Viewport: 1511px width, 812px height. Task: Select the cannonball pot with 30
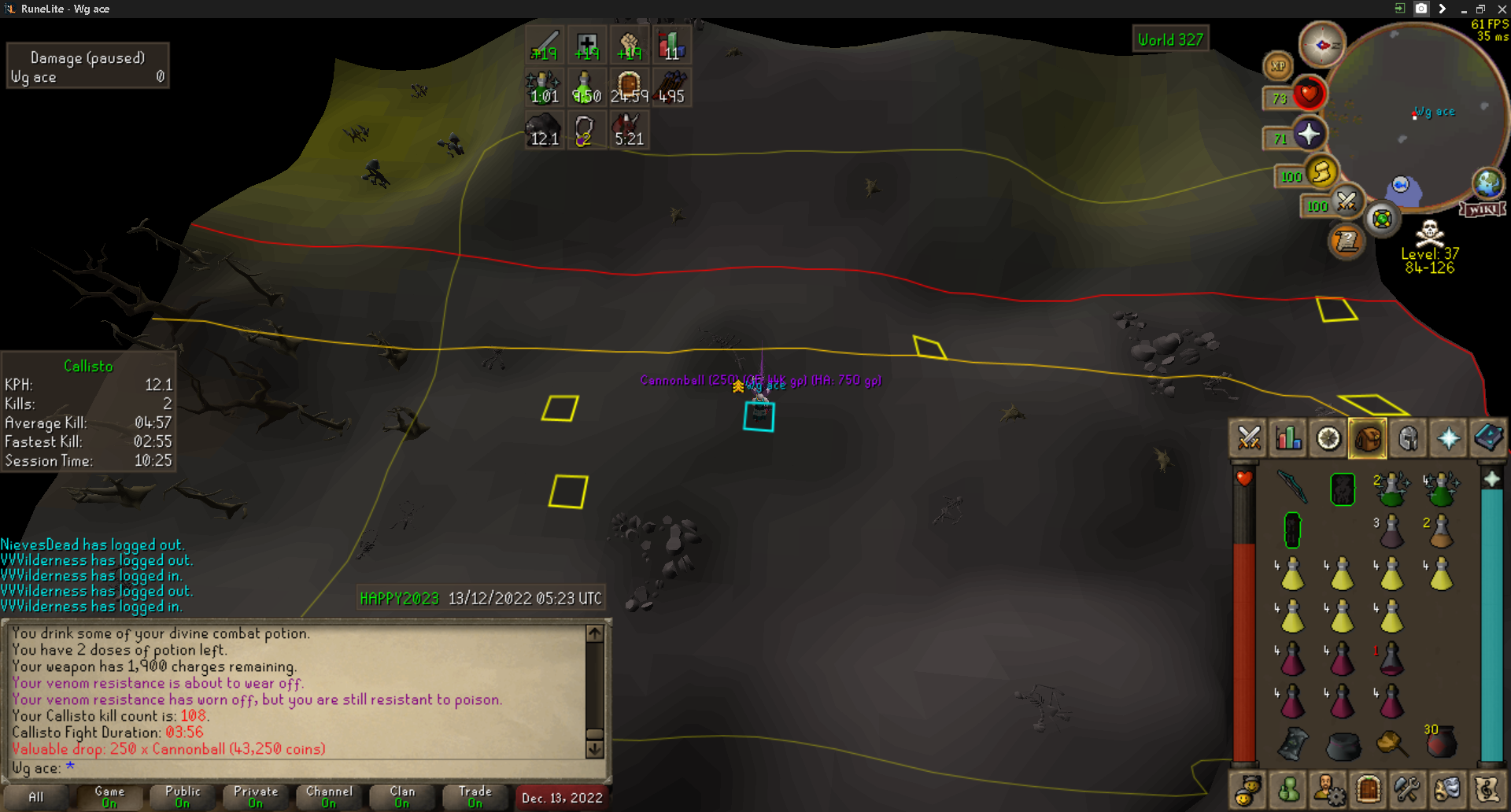(x=1440, y=741)
